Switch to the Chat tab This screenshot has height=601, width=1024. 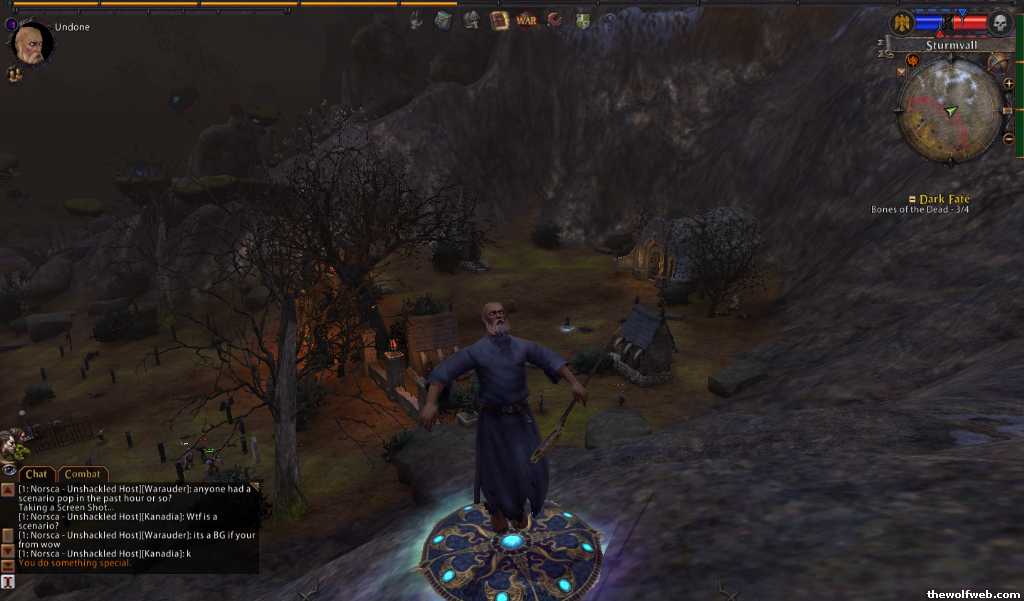[37, 474]
